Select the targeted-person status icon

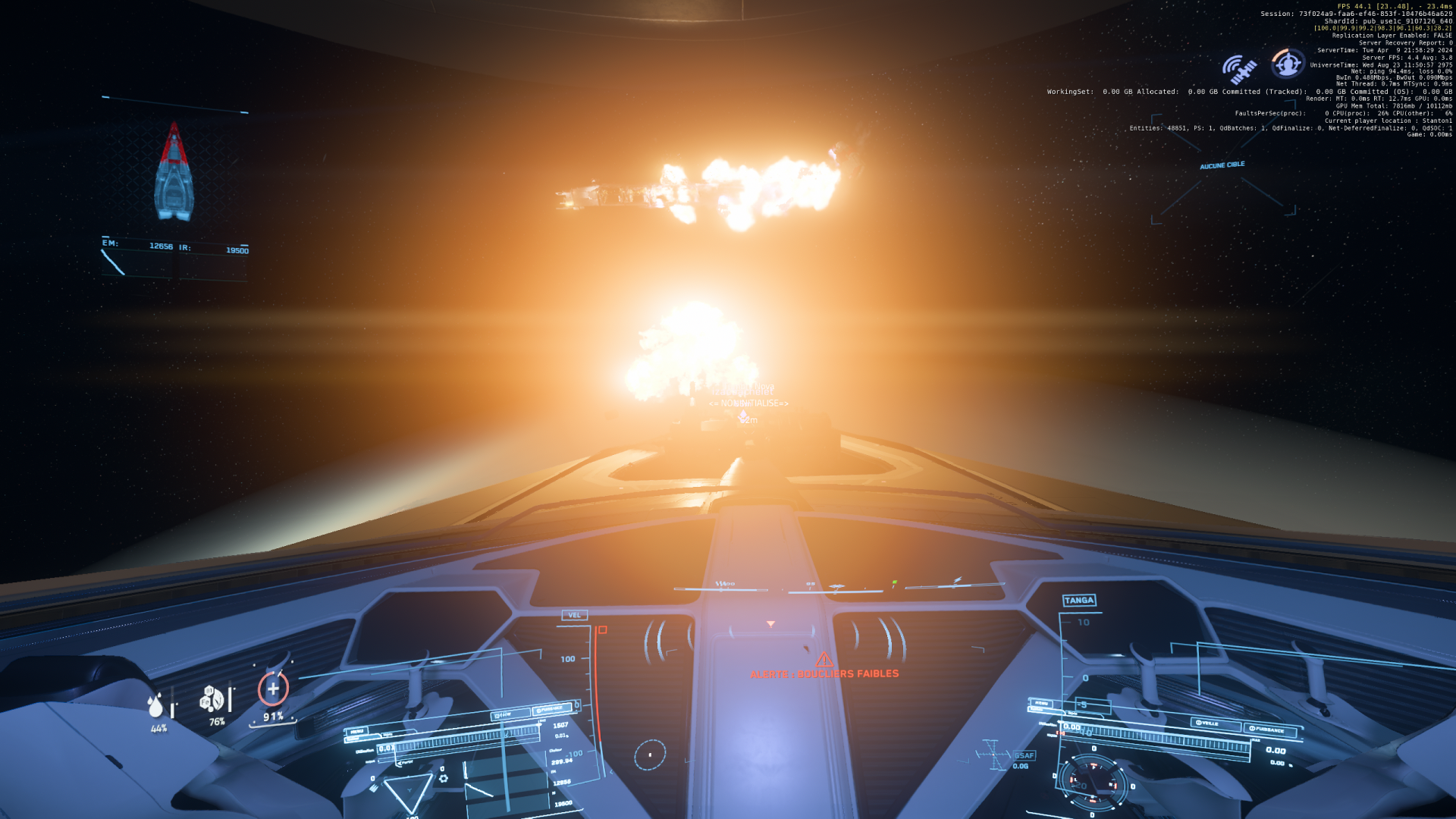(x=1287, y=64)
